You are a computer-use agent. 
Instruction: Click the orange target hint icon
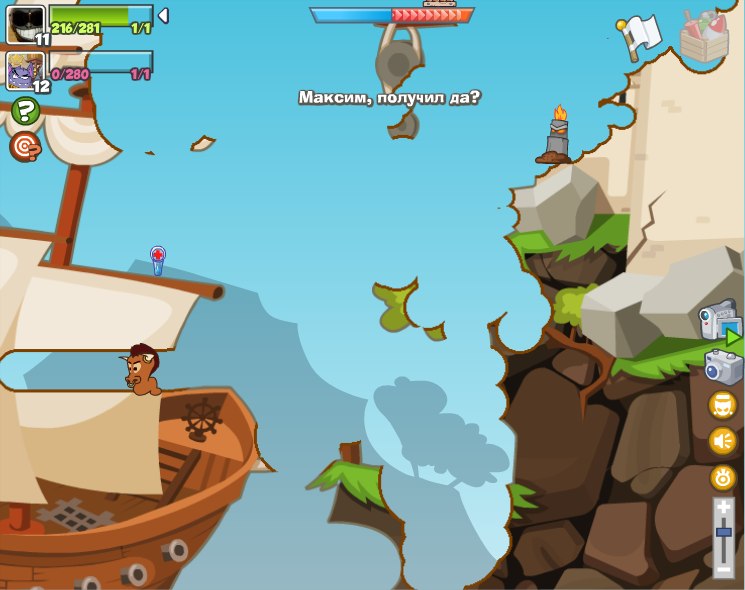coord(25,147)
